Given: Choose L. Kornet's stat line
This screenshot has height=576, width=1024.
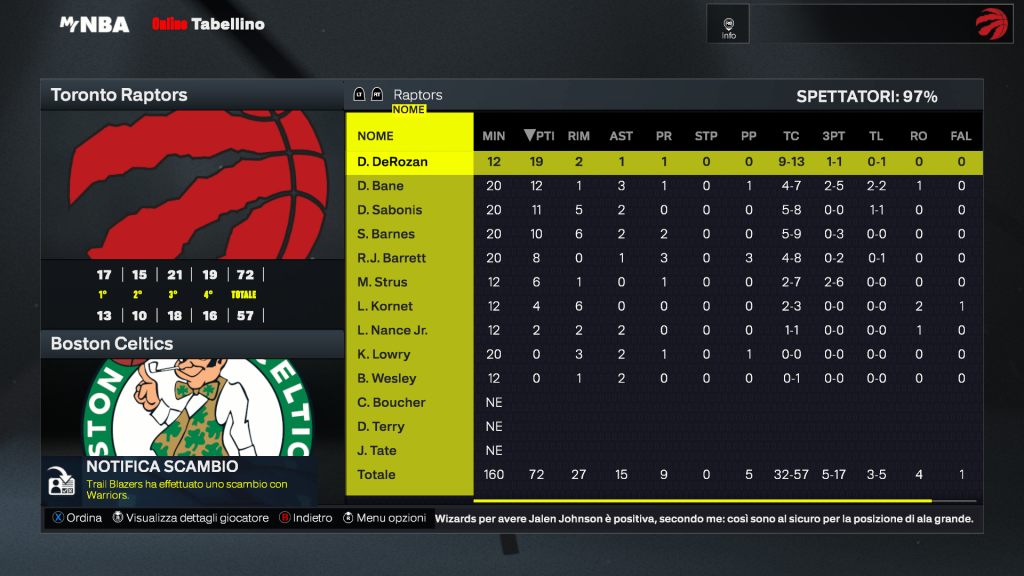Looking at the screenshot, I should coord(385,306).
